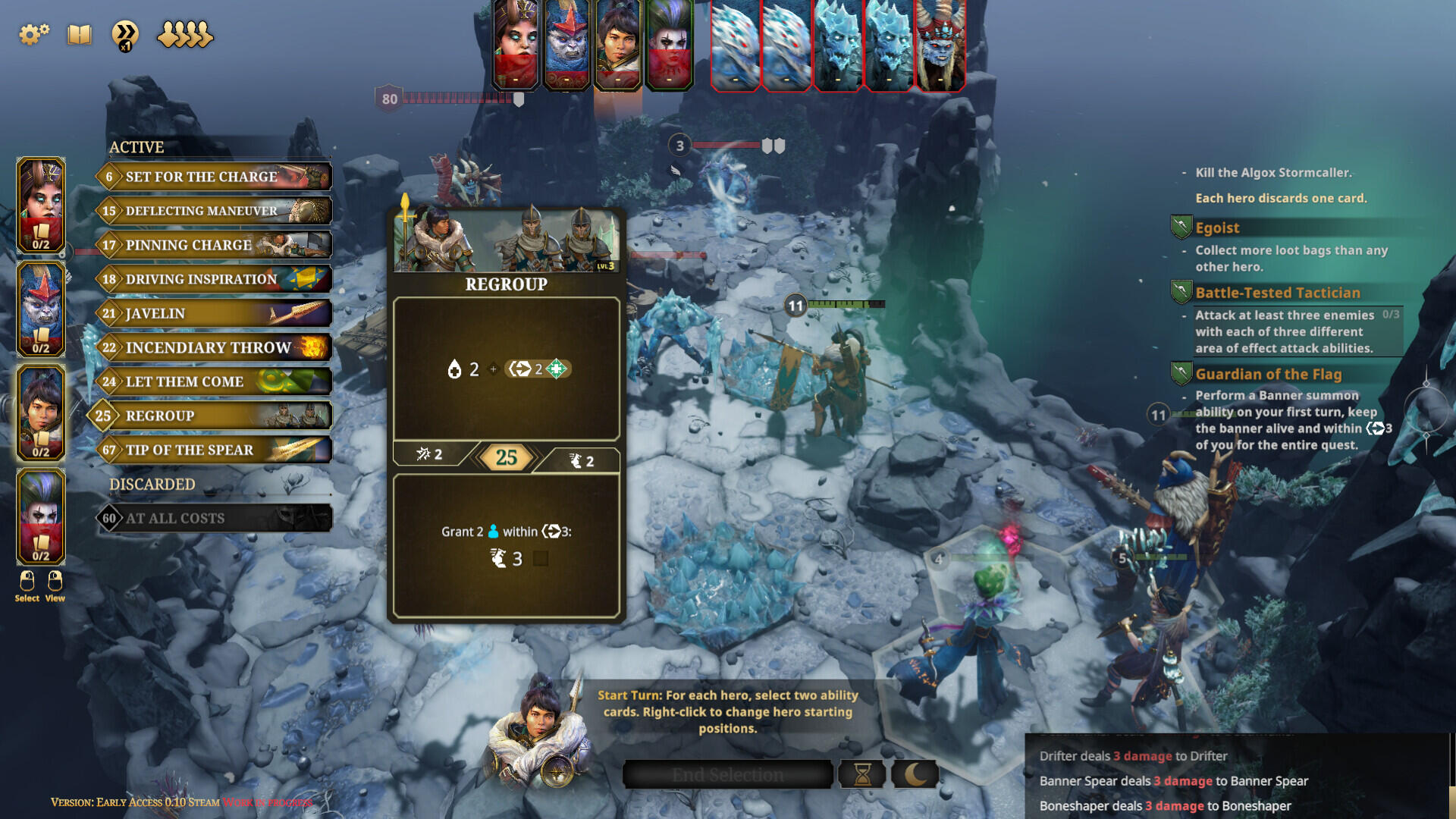The width and height of the screenshot is (1456, 819).
Task: Activate the crescent moon rest button
Action: 915,774
